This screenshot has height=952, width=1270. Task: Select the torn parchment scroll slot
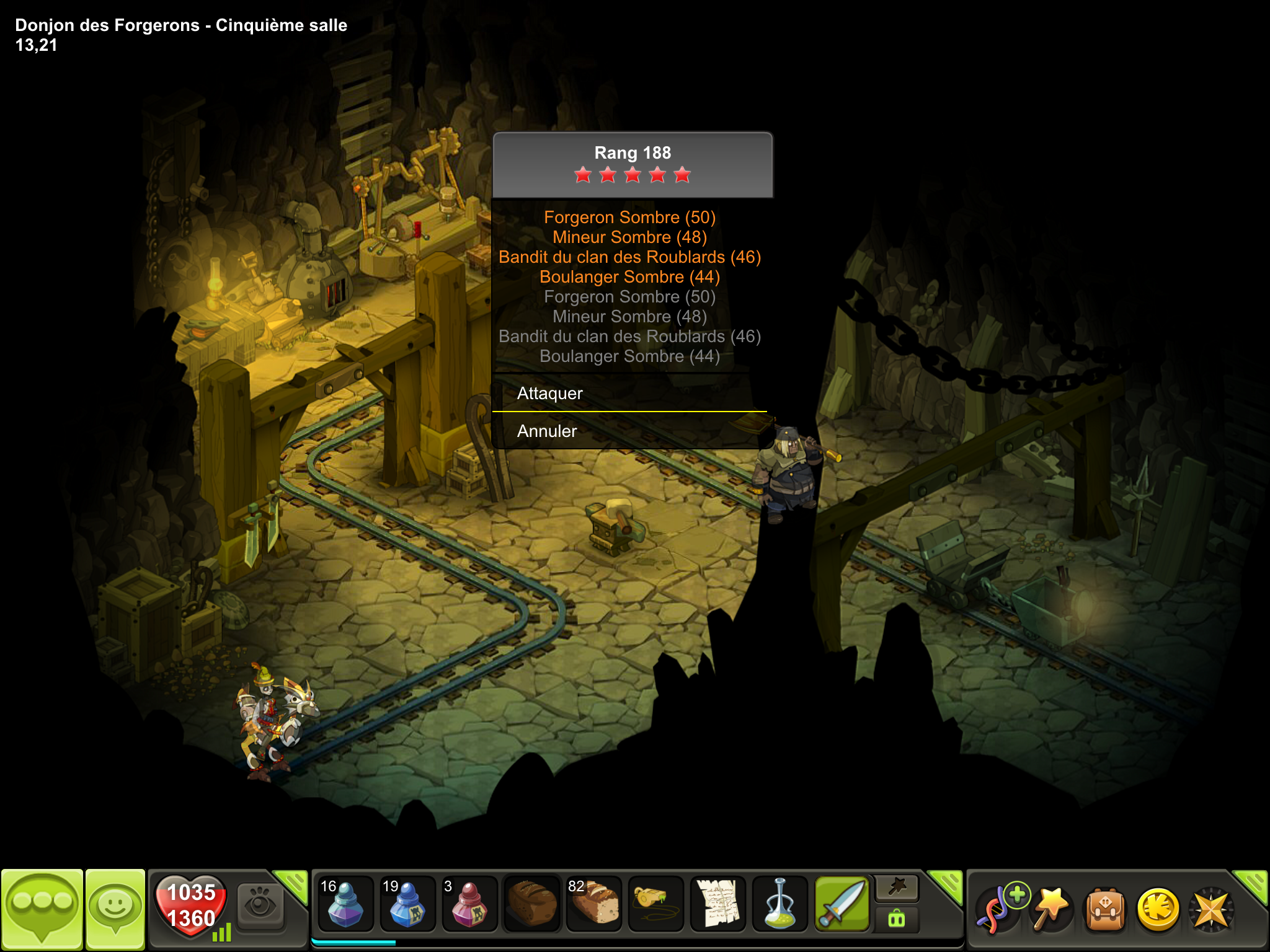(717, 904)
